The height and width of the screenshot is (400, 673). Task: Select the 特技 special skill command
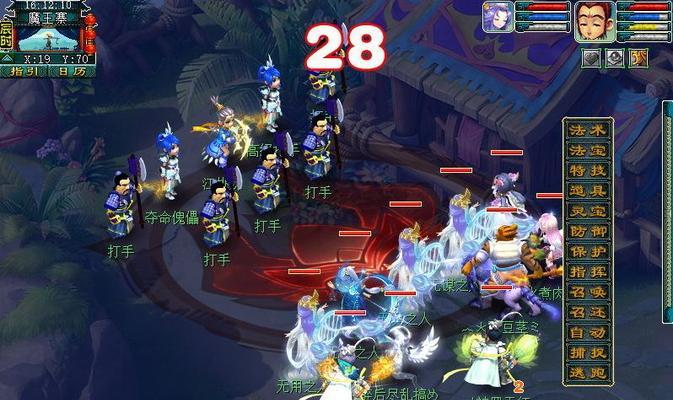tap(588, 170)
